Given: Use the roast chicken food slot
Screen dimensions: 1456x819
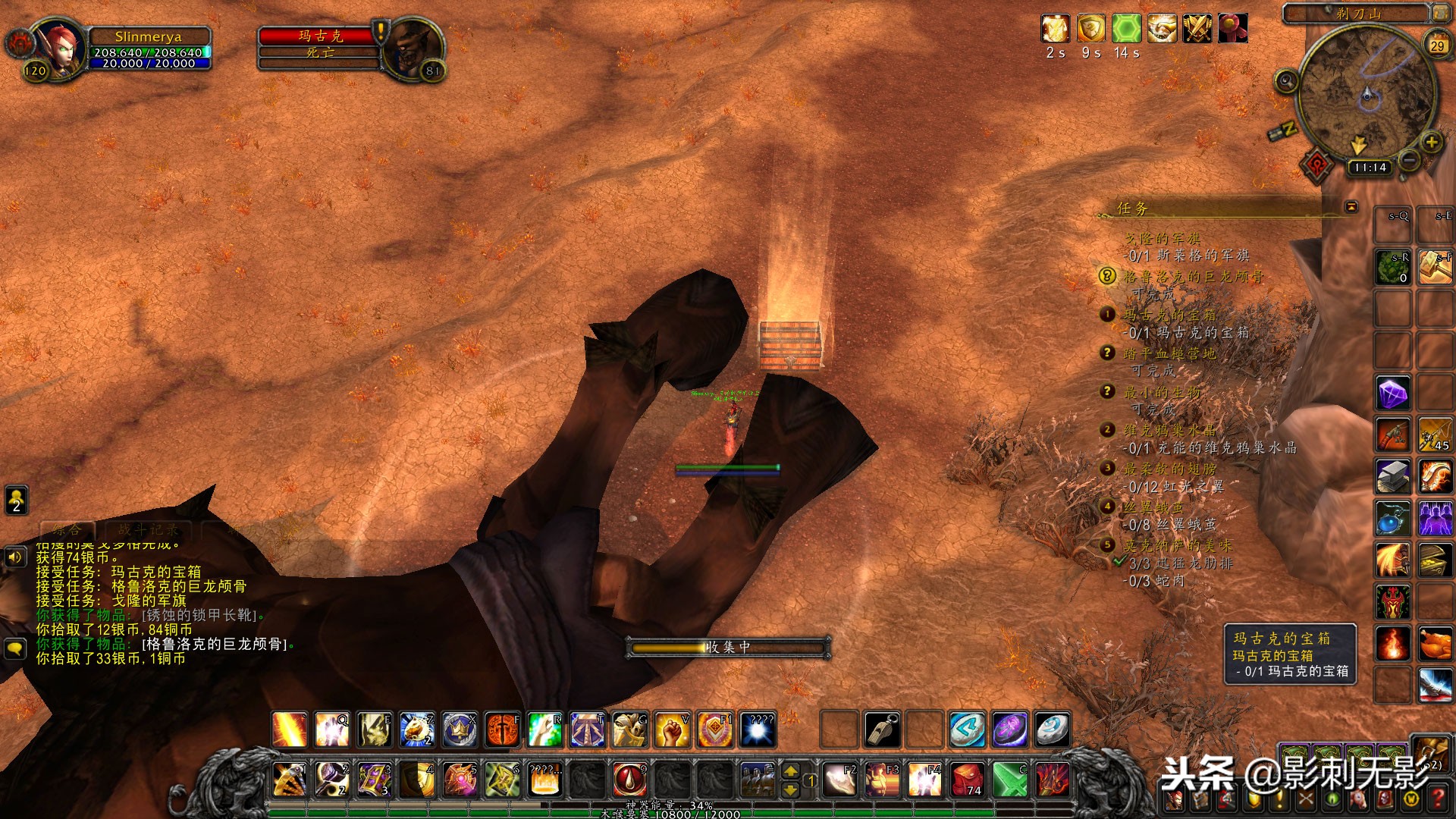Looking at the screenshot, I should [x=1436, y=644].
